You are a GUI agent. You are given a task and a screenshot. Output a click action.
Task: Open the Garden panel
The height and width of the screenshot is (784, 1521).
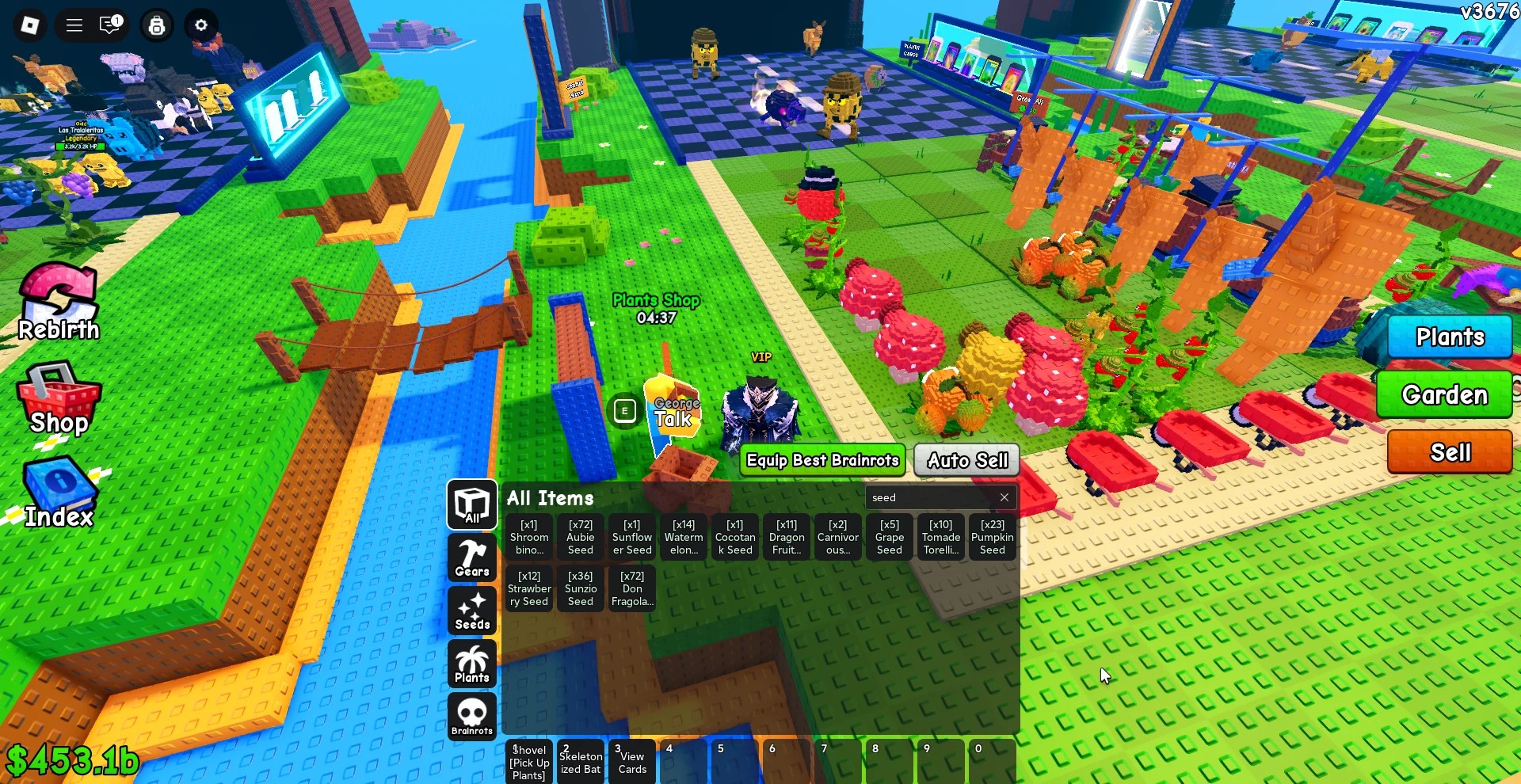(x=1444, y=394)
